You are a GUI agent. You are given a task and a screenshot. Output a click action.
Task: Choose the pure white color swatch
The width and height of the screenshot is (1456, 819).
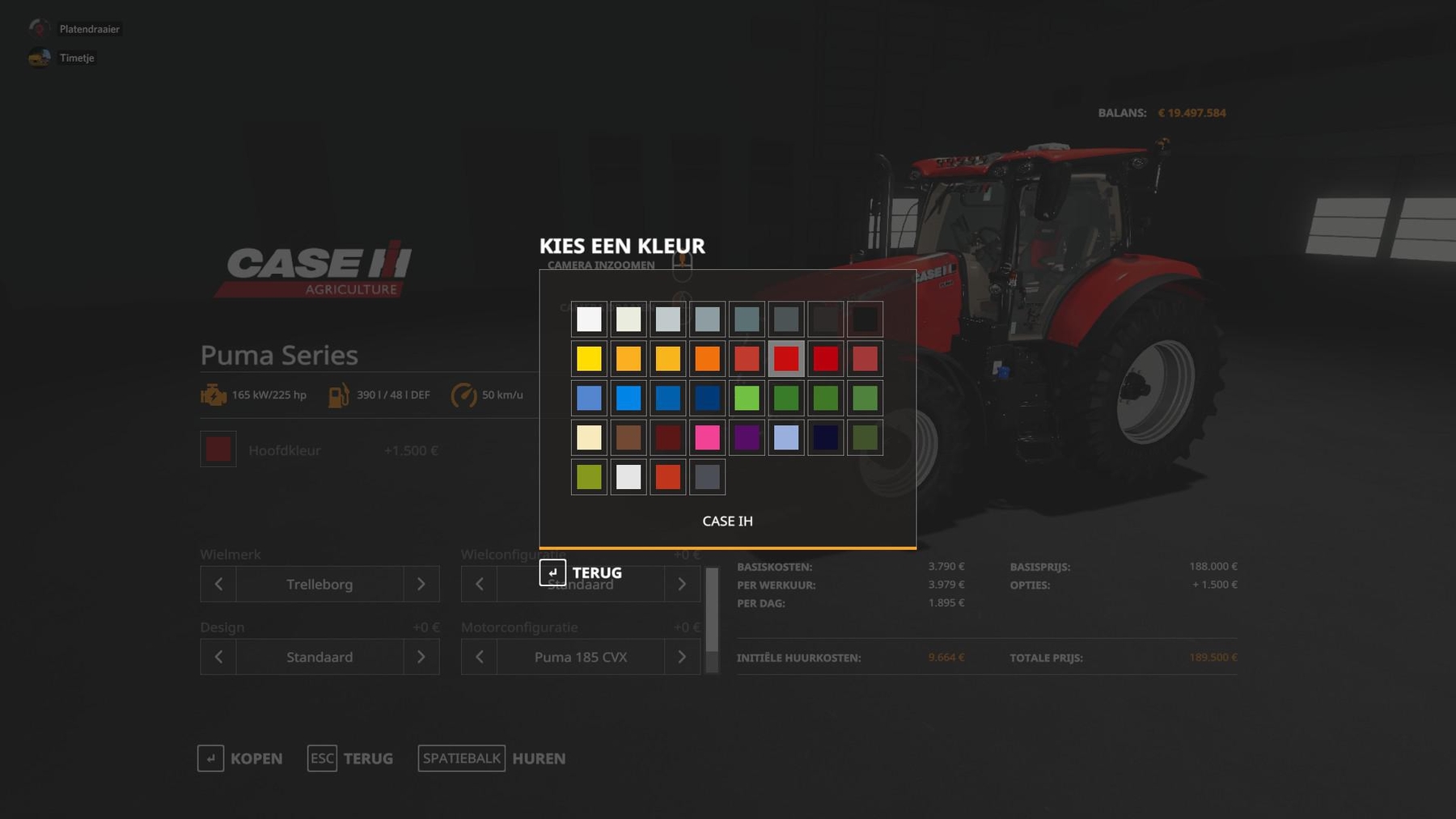coord(589,319)
